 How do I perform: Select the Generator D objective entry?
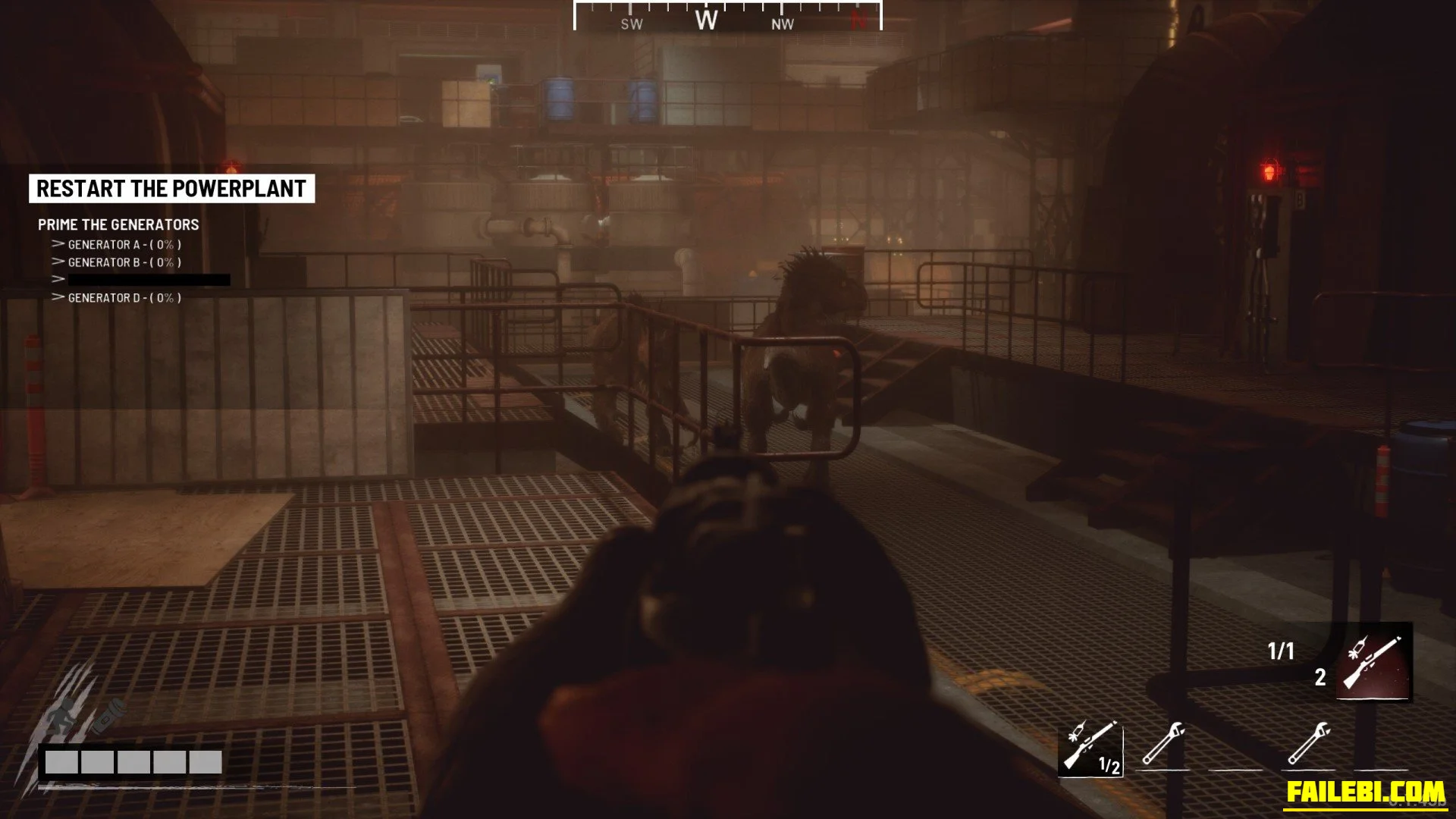tap(124, 298)
